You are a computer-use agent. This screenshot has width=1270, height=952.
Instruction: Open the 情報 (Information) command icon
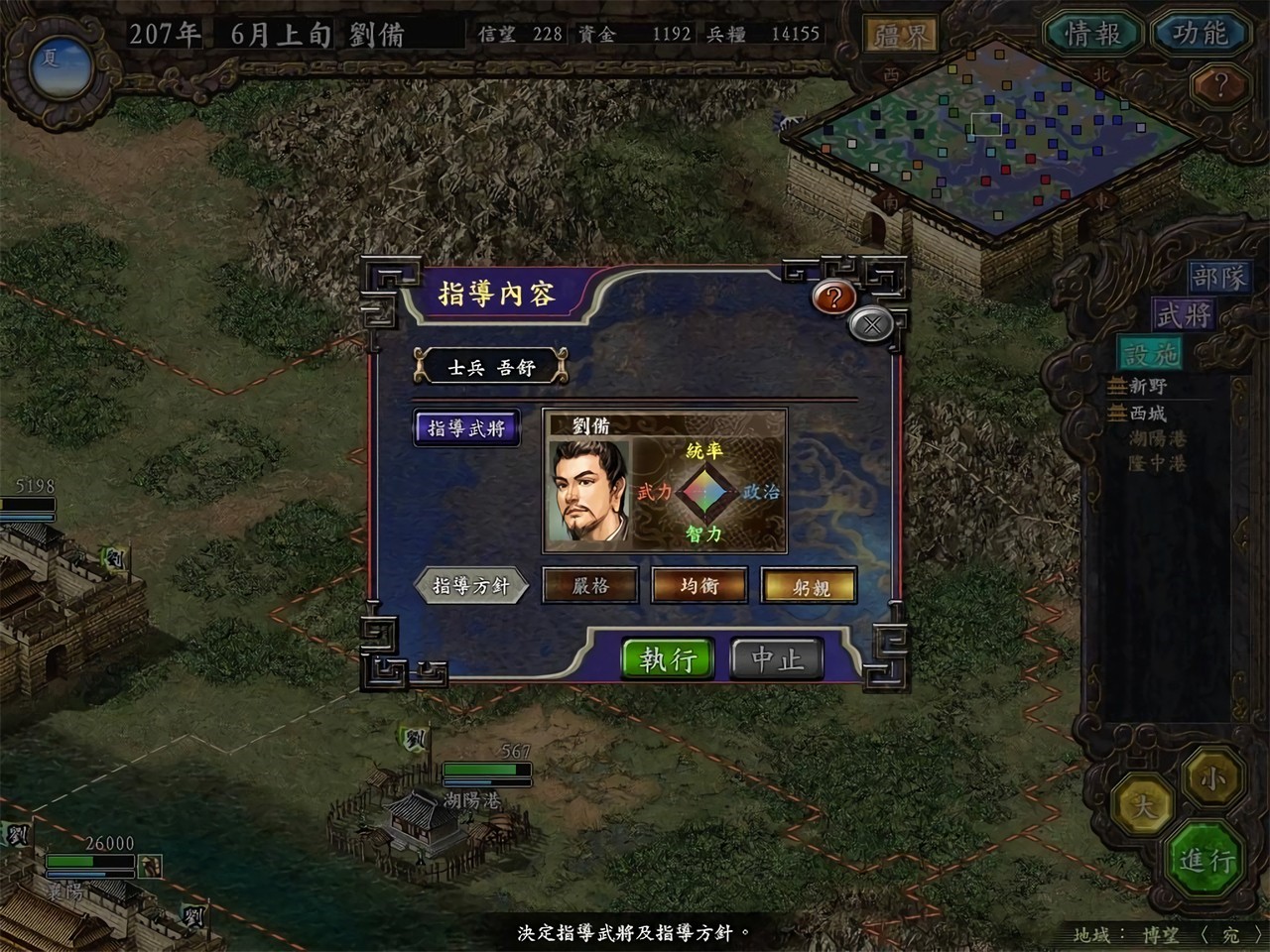[x=1092, y=33]
